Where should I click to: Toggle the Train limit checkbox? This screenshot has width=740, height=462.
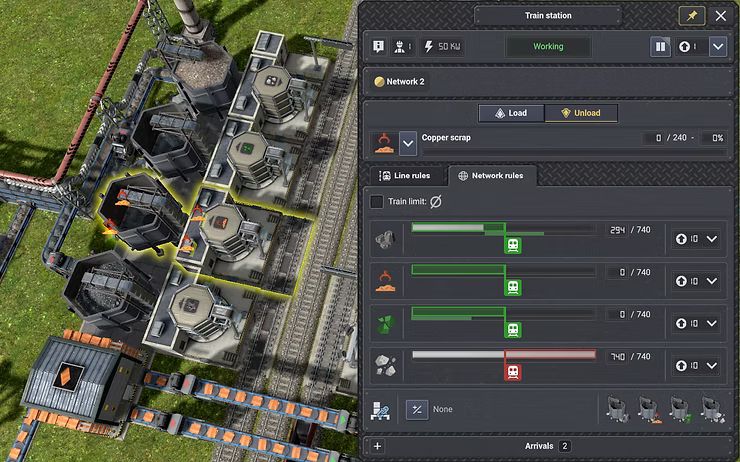pyautogui.click(x=377, y=201)
